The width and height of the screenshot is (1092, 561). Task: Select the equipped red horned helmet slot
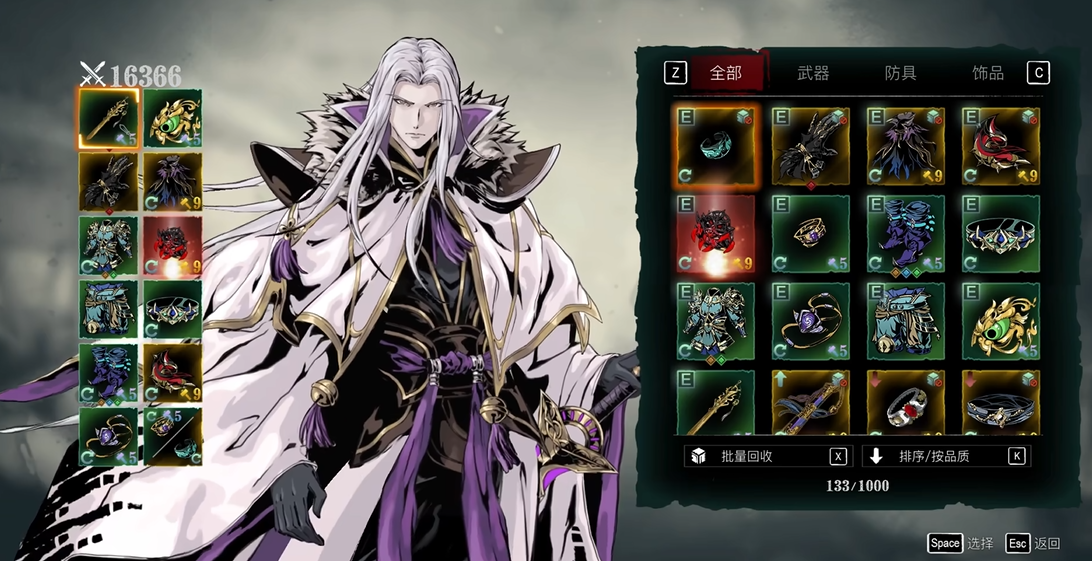[173, 372]
